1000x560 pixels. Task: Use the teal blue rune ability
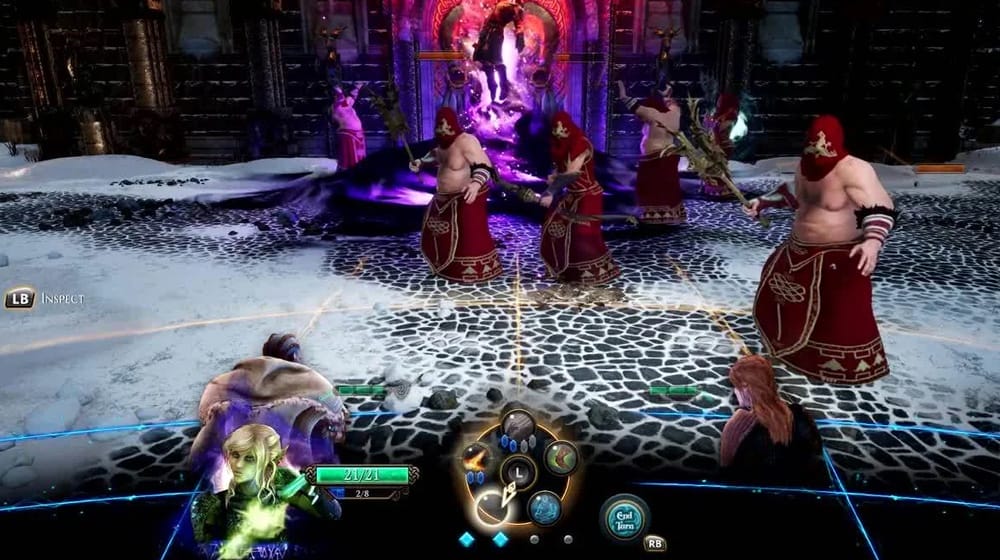545,506
